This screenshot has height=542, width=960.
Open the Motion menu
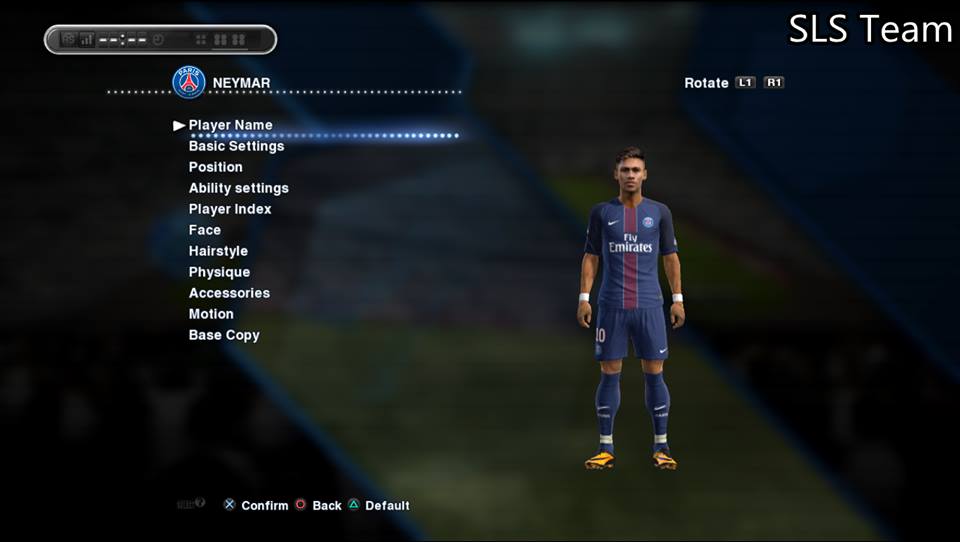coord(211,314)
